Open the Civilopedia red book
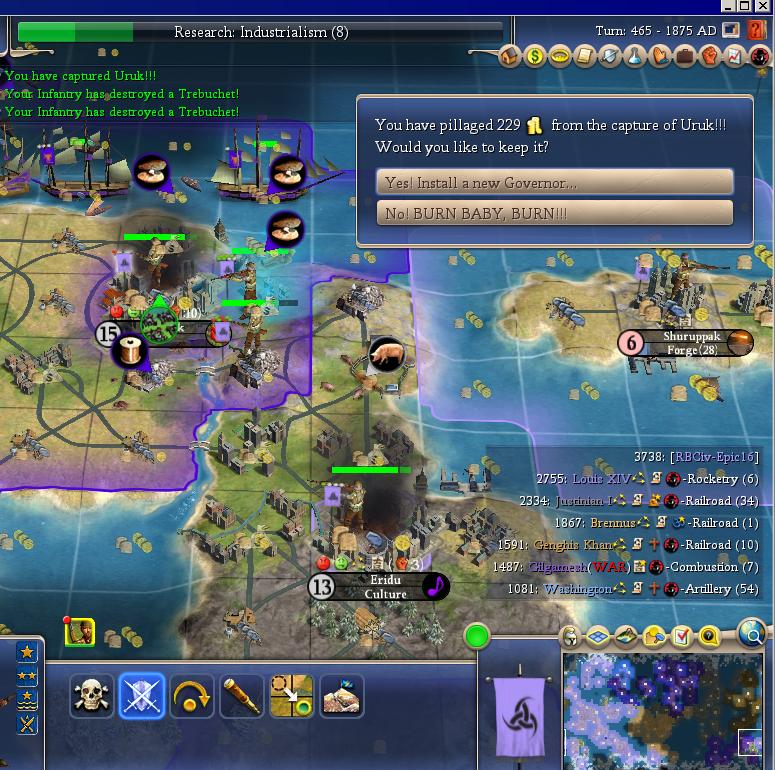Screen dimensions: 775x770 pyautogui.click(x=756, y=32)
